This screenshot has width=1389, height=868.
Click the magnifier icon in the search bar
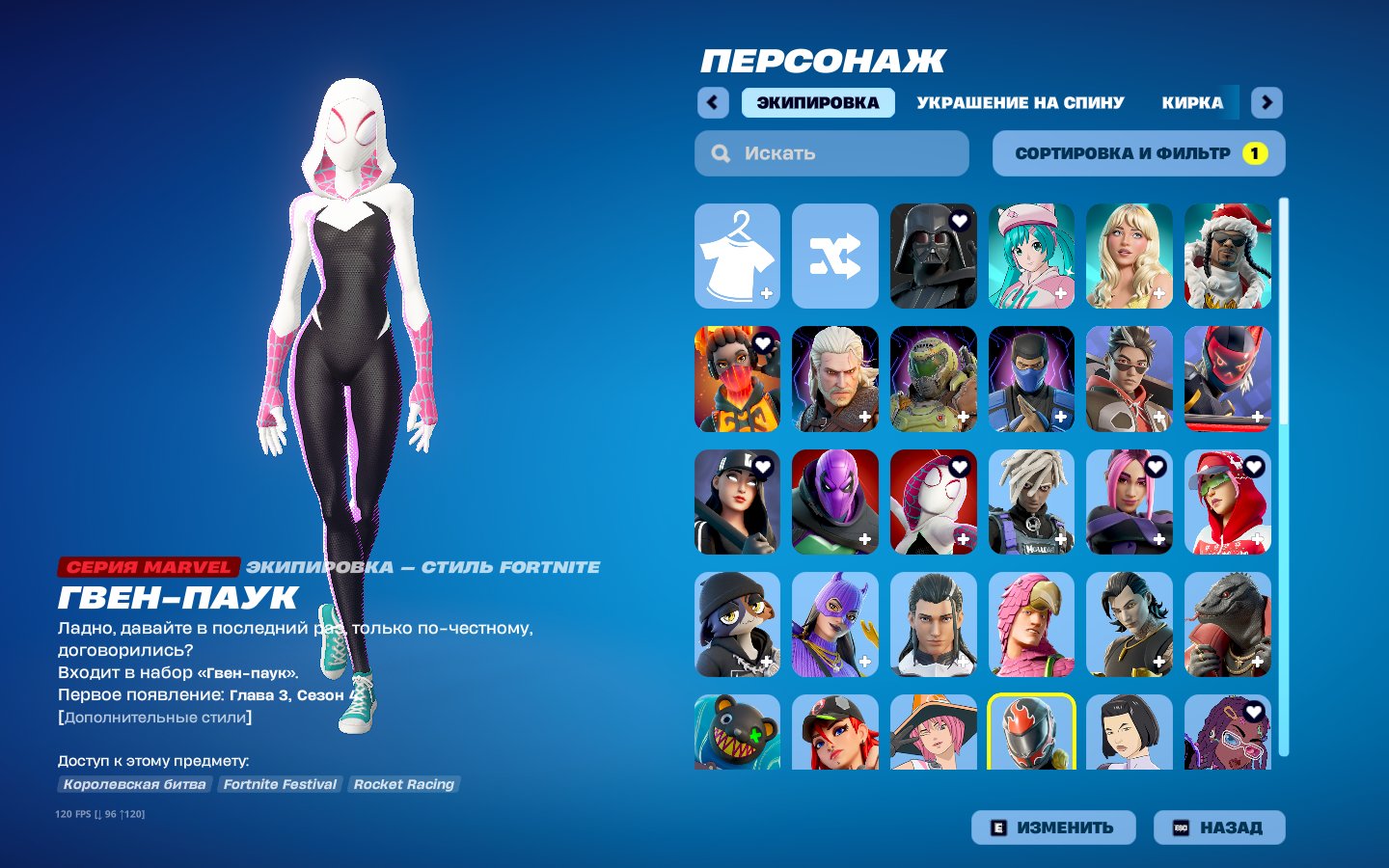coord(721,152)
